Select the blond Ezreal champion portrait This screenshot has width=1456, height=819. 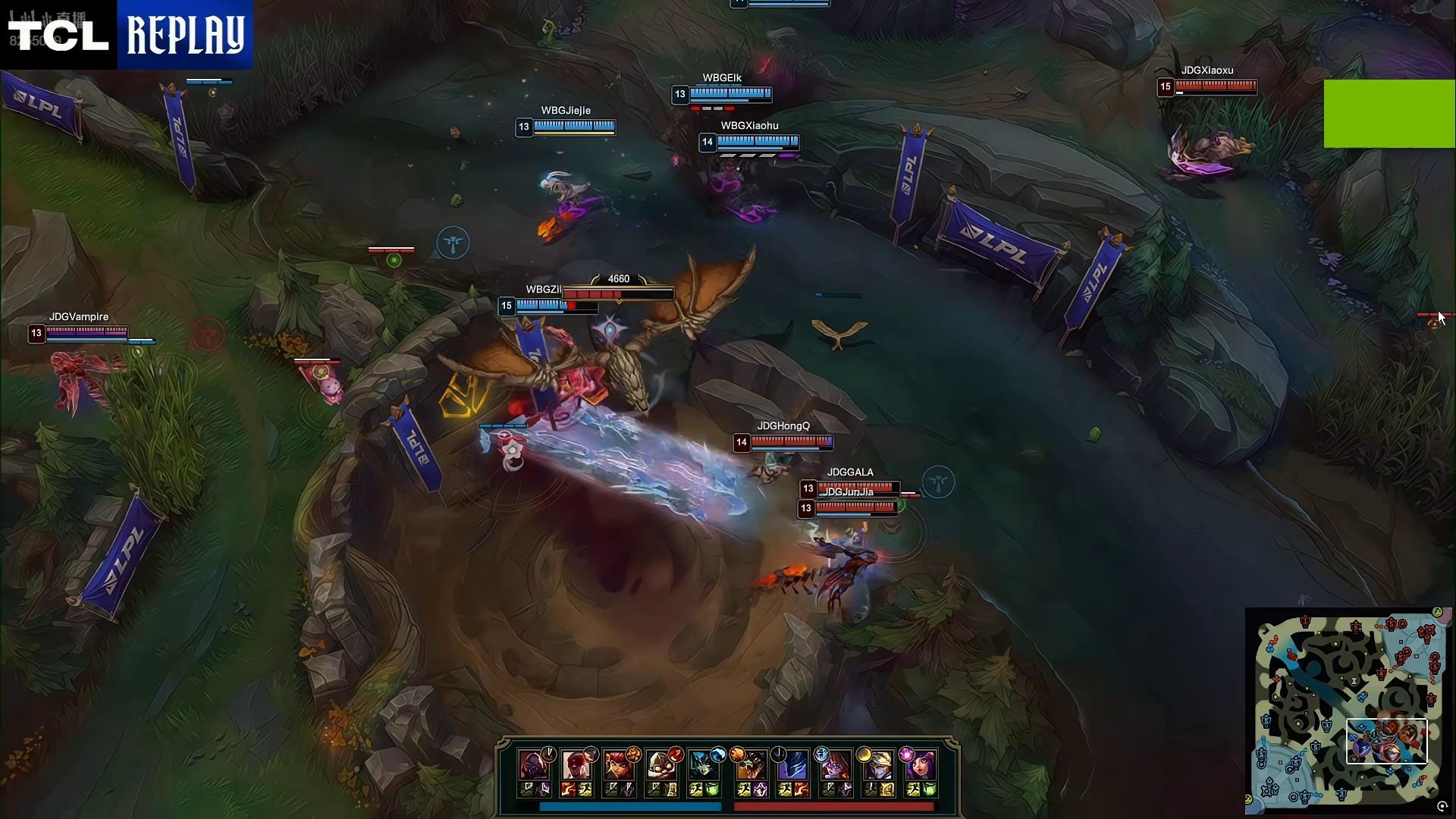point(877,766)
